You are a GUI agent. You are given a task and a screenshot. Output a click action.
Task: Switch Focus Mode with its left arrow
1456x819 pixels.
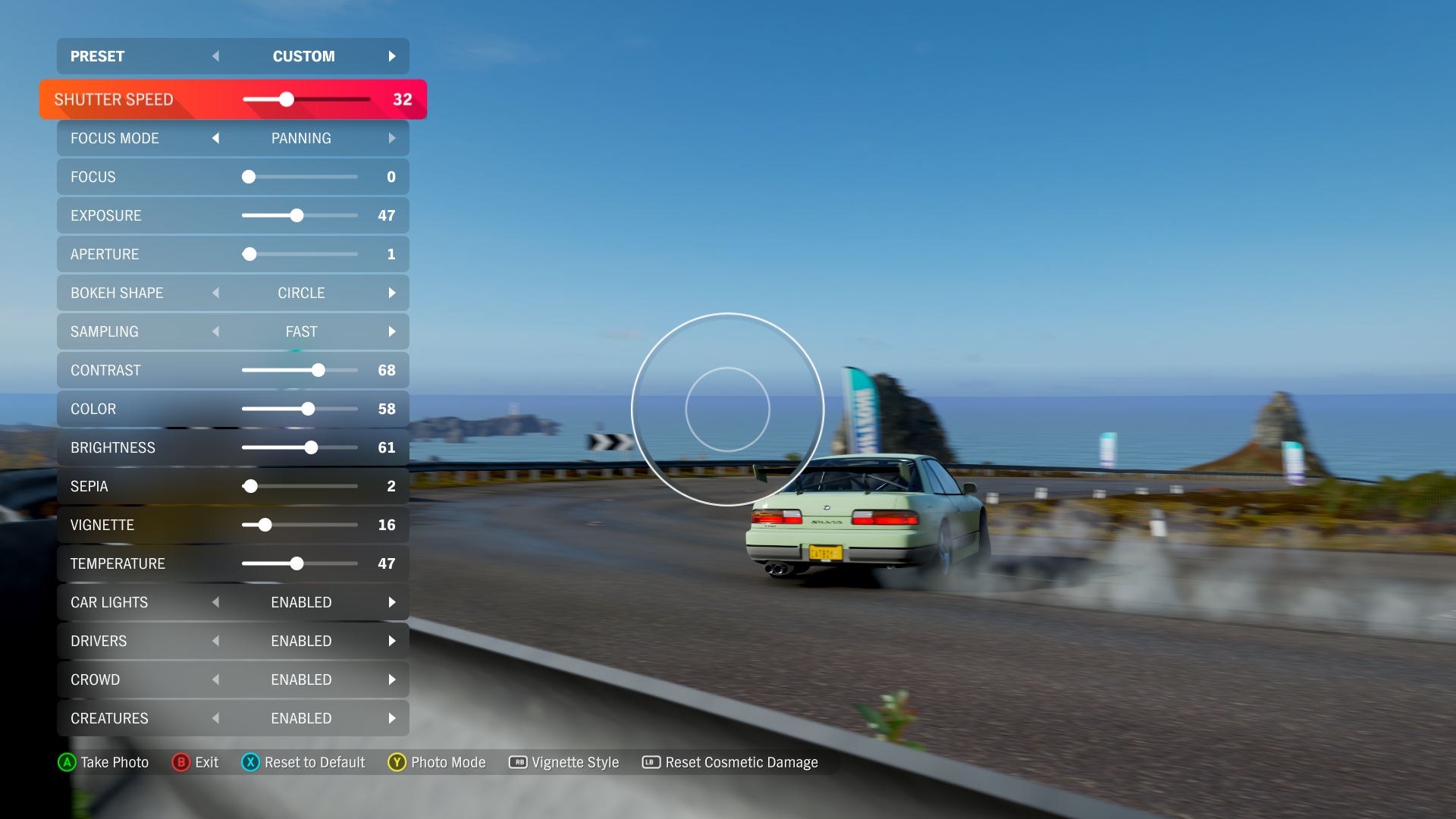(x=216, y=138)
